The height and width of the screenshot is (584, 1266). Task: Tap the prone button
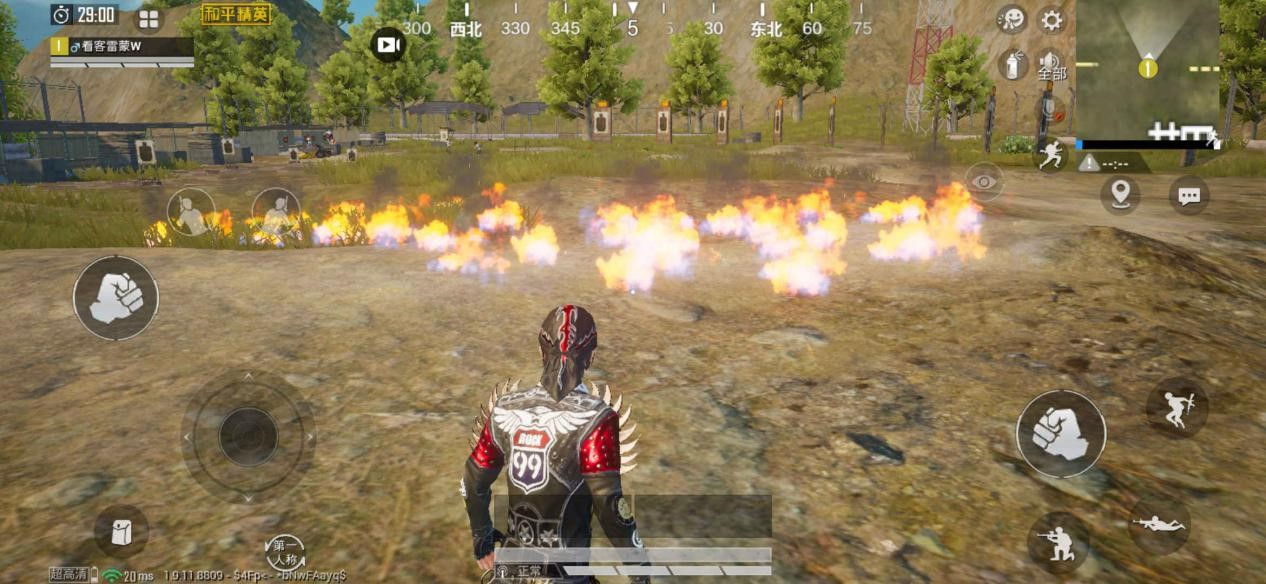click(1159, 525)
